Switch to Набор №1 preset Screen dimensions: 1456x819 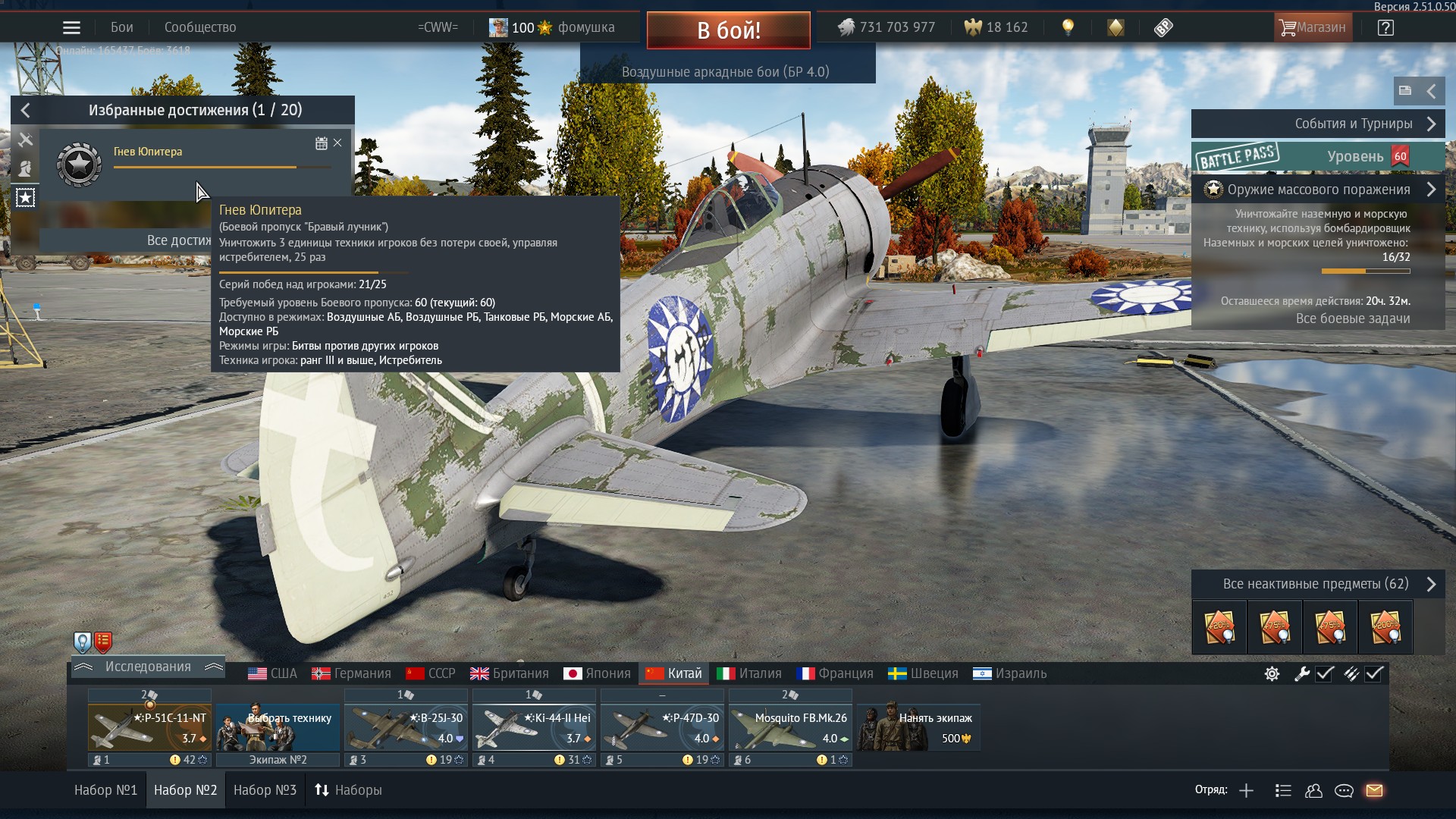pyautogui.click(x=105, y=790)
